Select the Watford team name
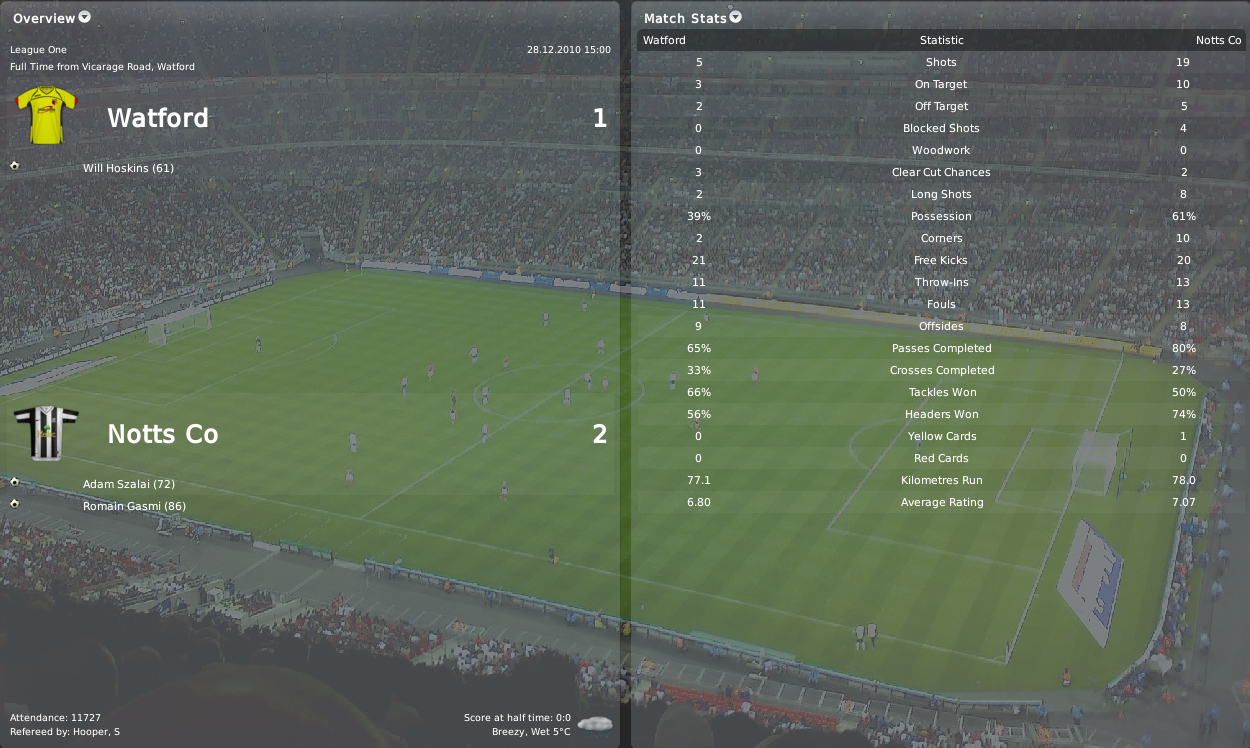1250x748 pixels. pyautogui.click(x=158, y=118)
